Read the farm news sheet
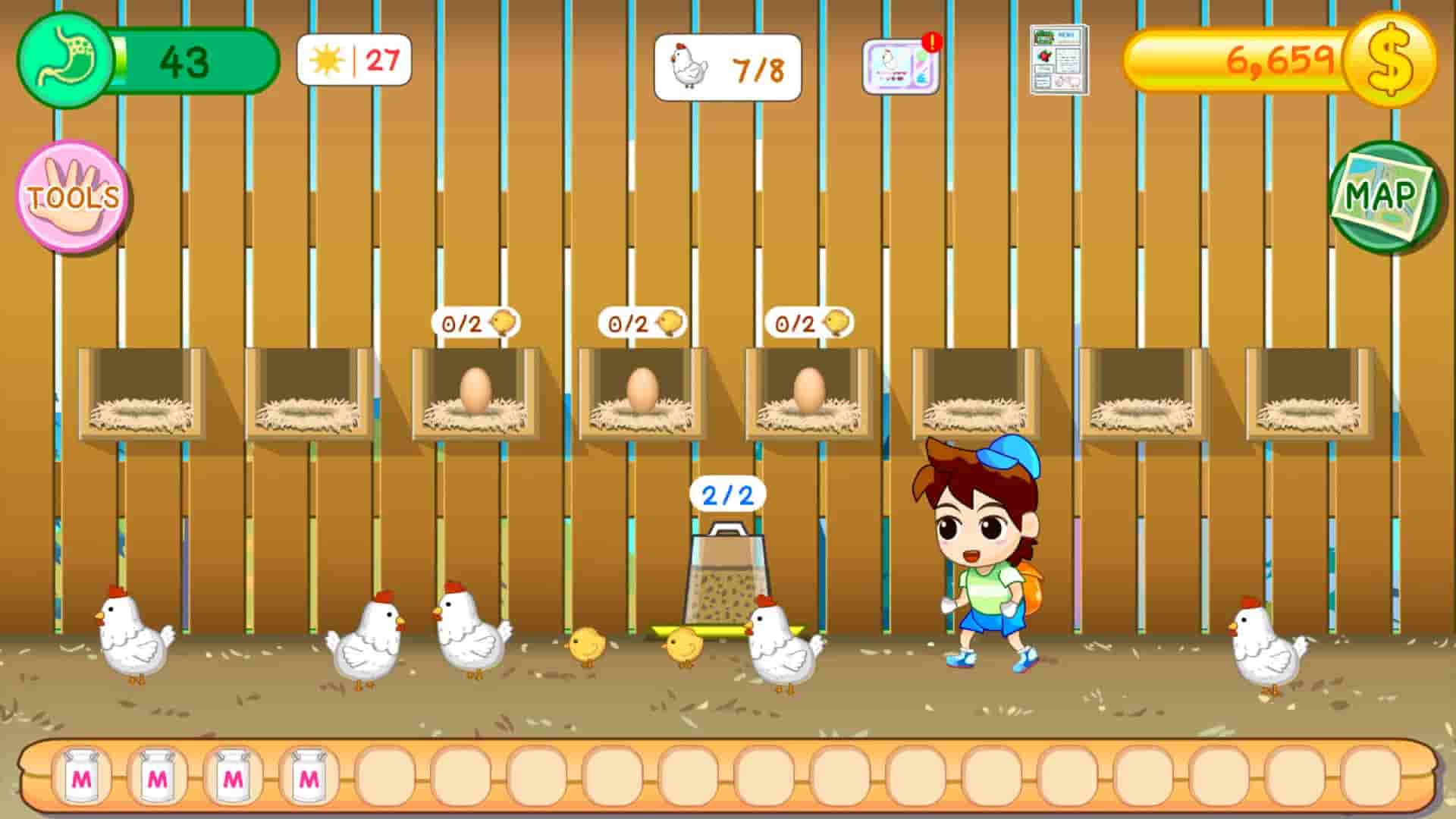1456x819 pixels. pos(1057,61)
